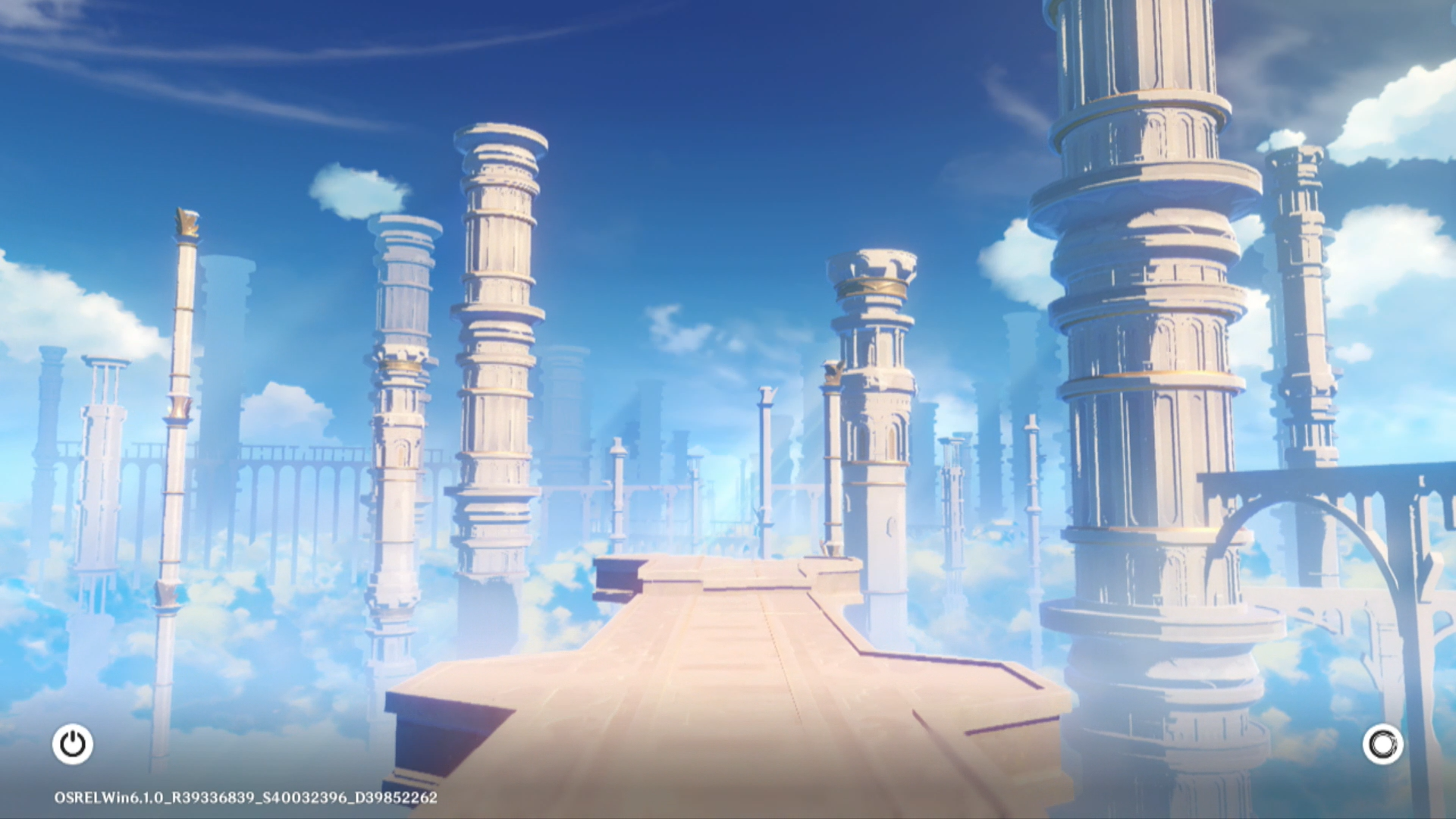Click the power/exit button icon
1456x819 pixels.
click(x=73, y=744)
